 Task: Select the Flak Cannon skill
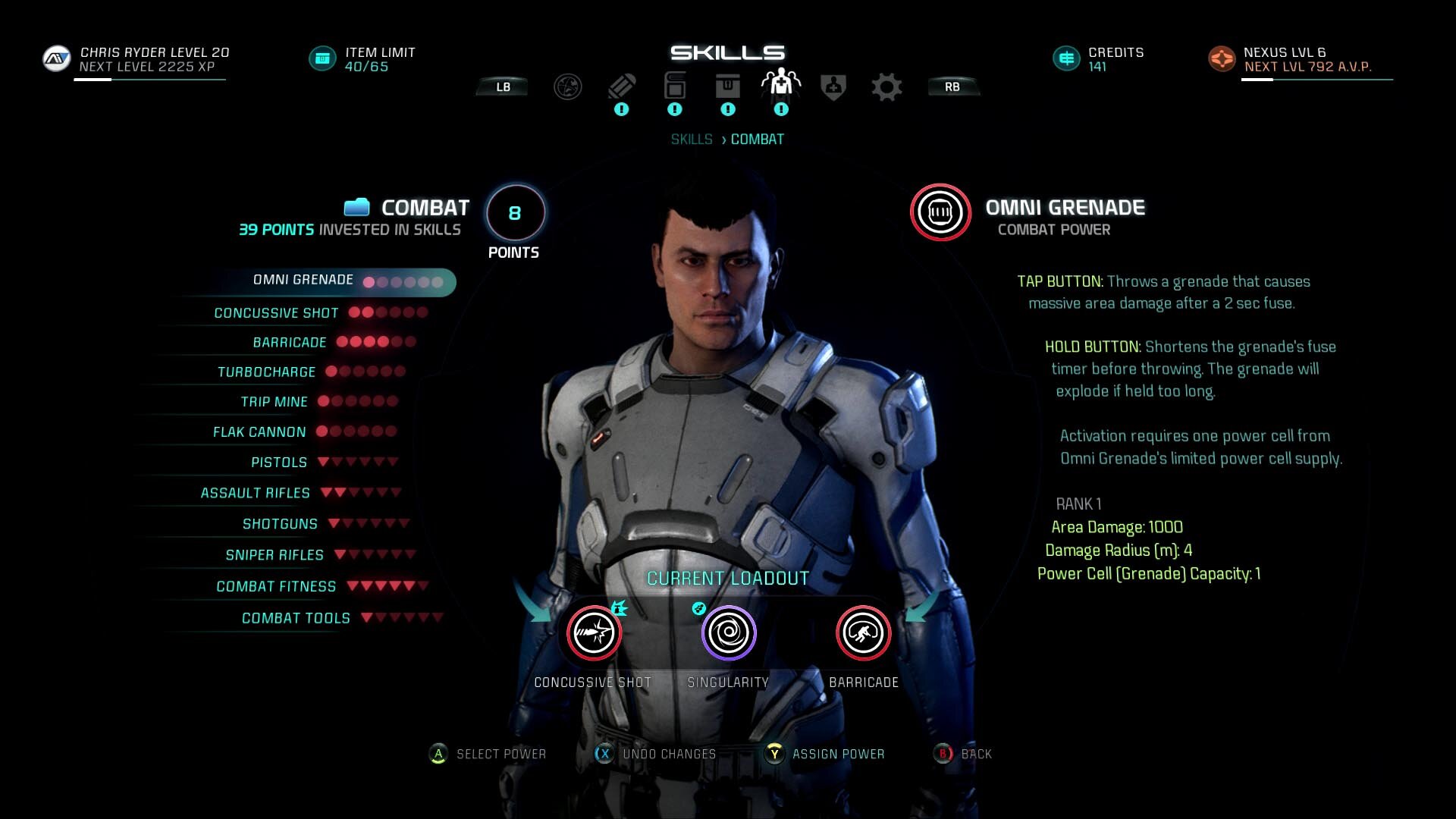tap(259, 432)
